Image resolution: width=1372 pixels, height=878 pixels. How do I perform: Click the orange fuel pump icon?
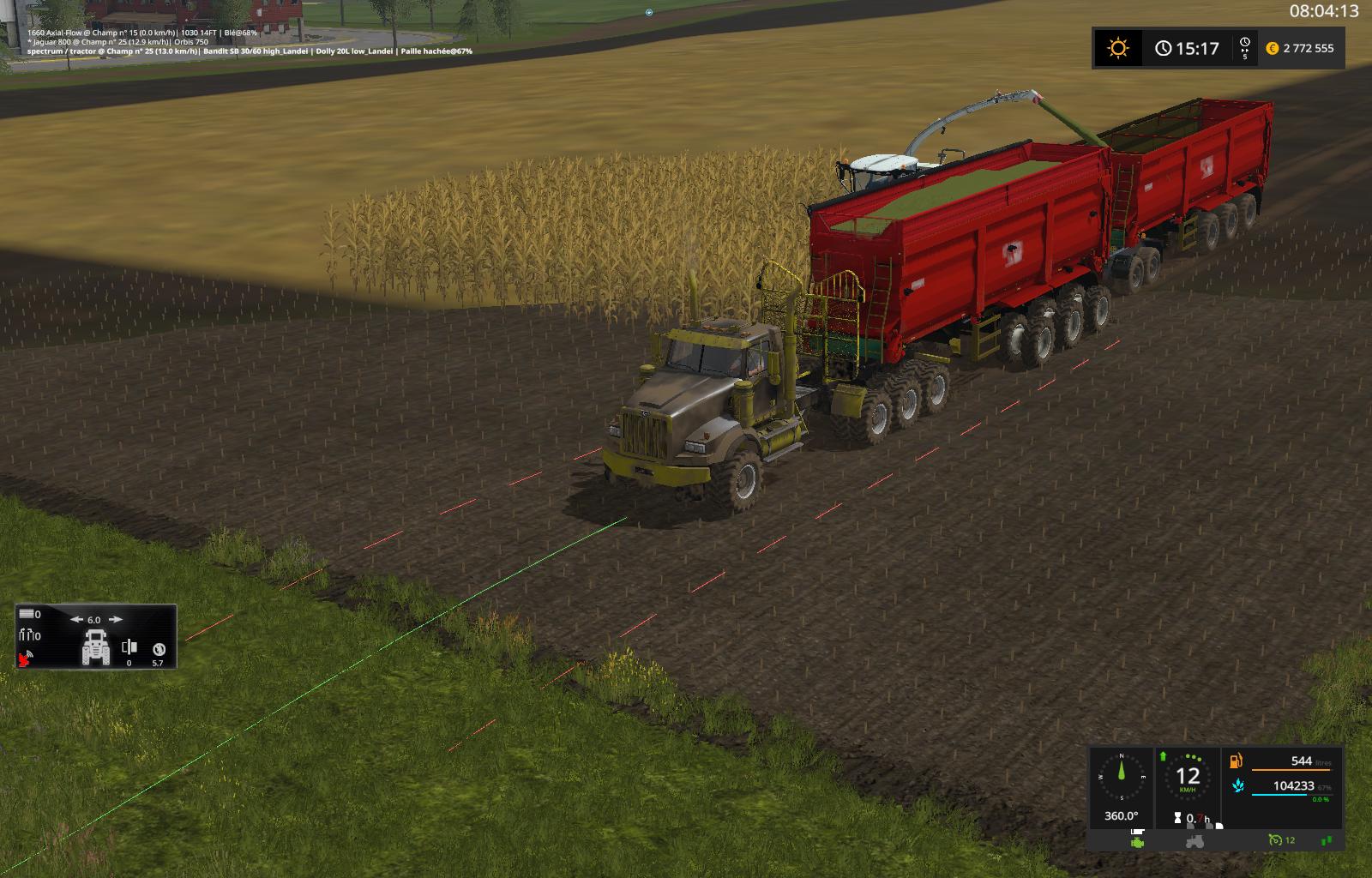tap(1237, 761)
